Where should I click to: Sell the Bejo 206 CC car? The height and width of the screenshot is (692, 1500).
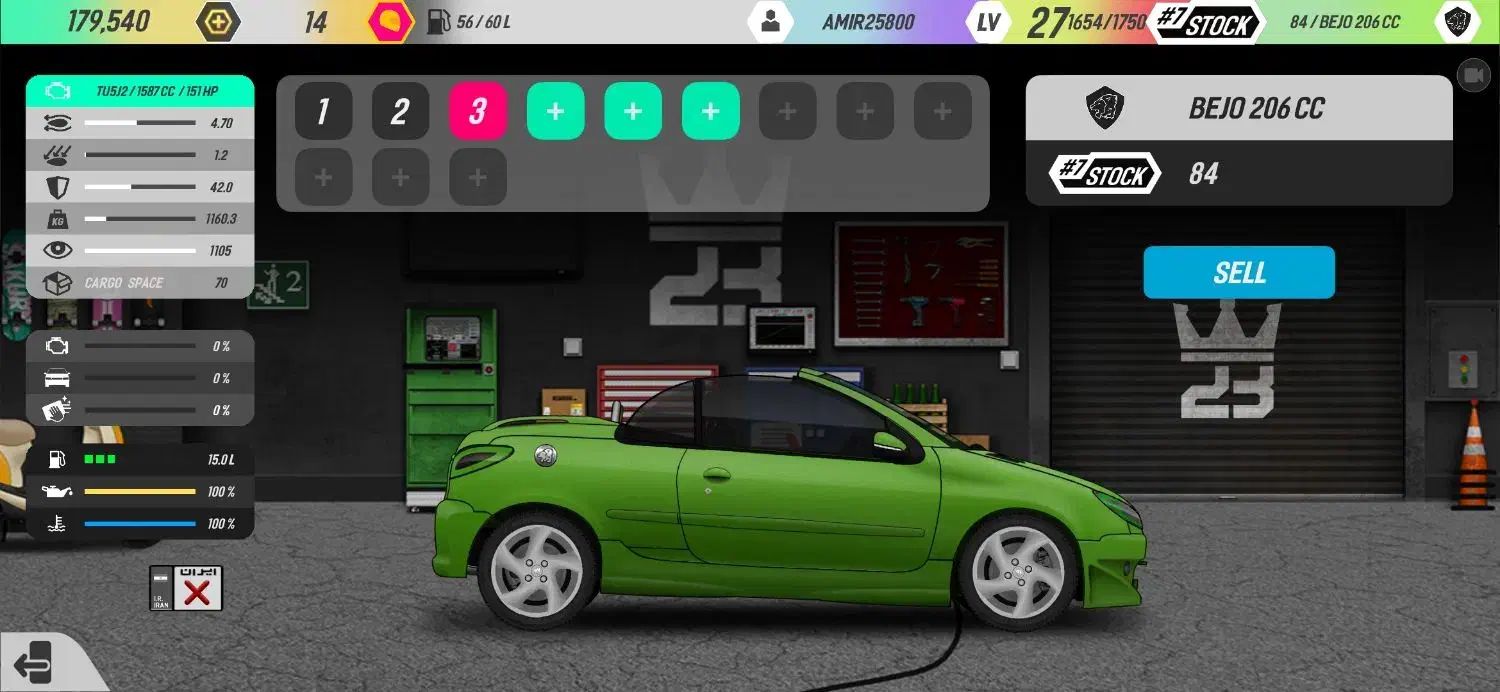point(1239,272)
